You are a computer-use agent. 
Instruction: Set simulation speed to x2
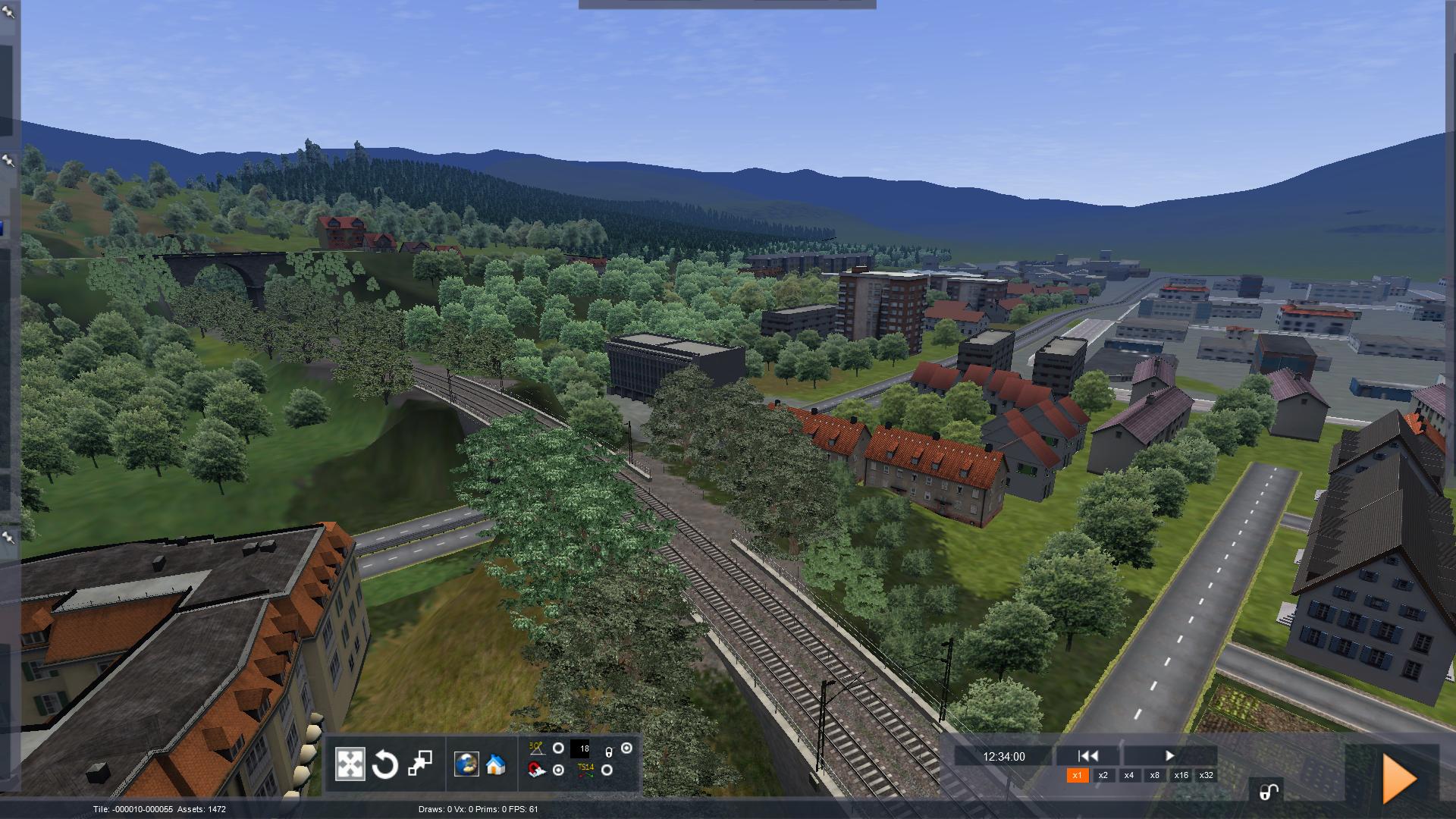click(x=1103, y=775)
